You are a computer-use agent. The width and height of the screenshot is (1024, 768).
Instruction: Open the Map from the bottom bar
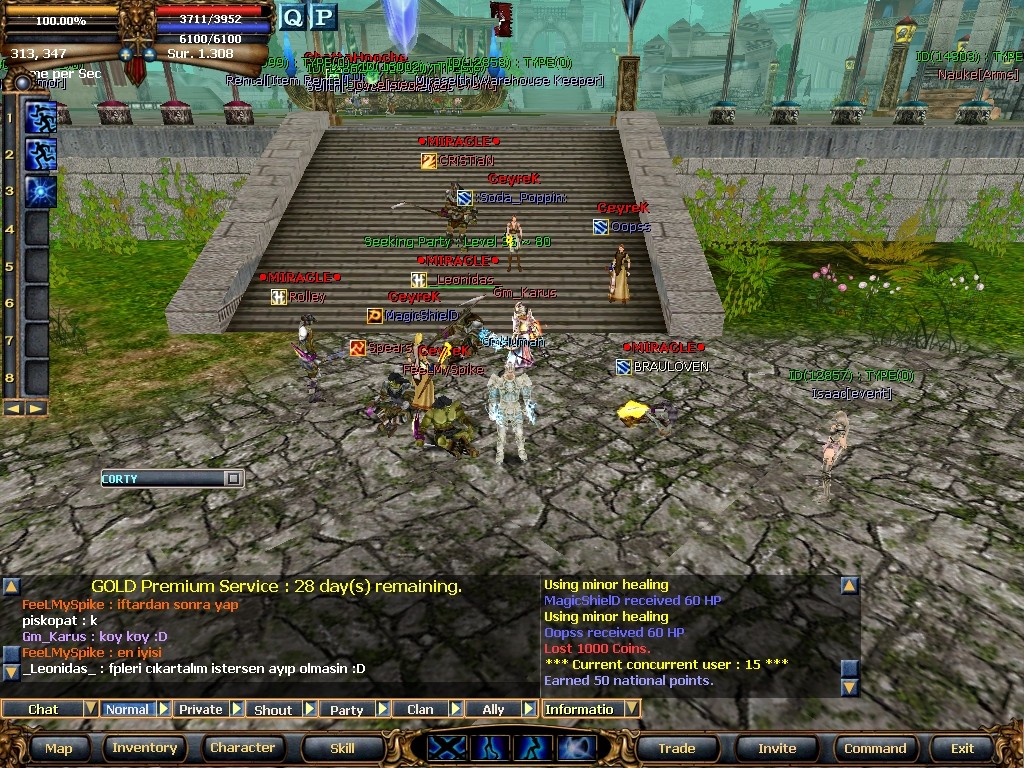(59, 748)
